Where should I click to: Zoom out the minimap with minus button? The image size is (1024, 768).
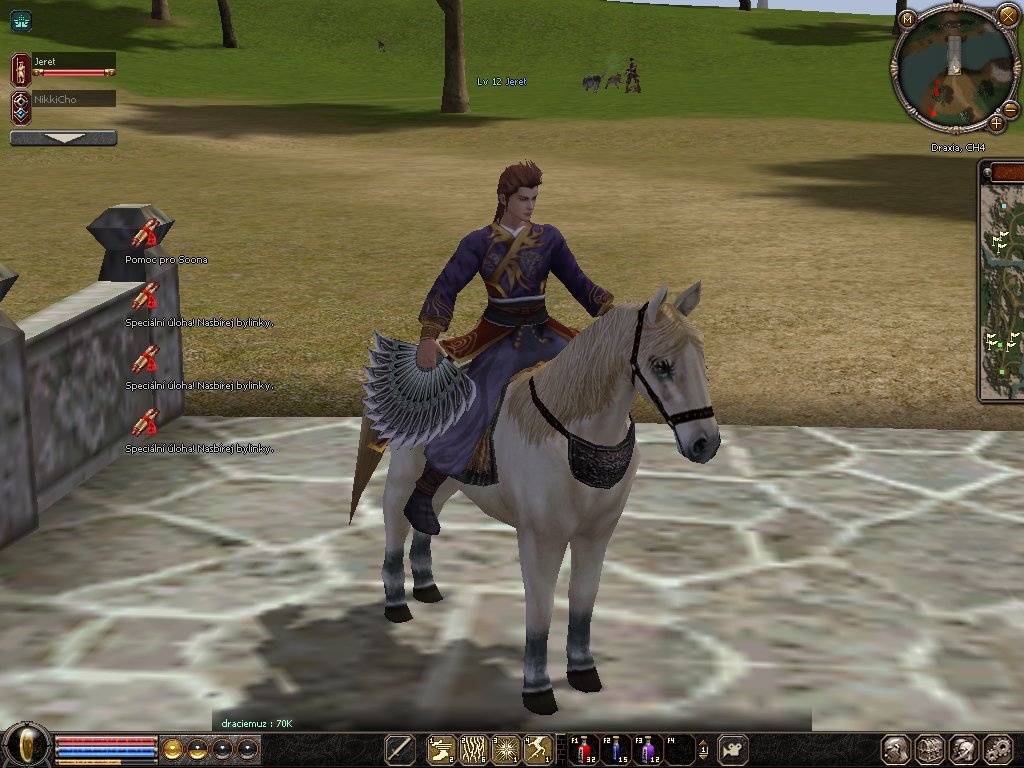click(1009, 109)
